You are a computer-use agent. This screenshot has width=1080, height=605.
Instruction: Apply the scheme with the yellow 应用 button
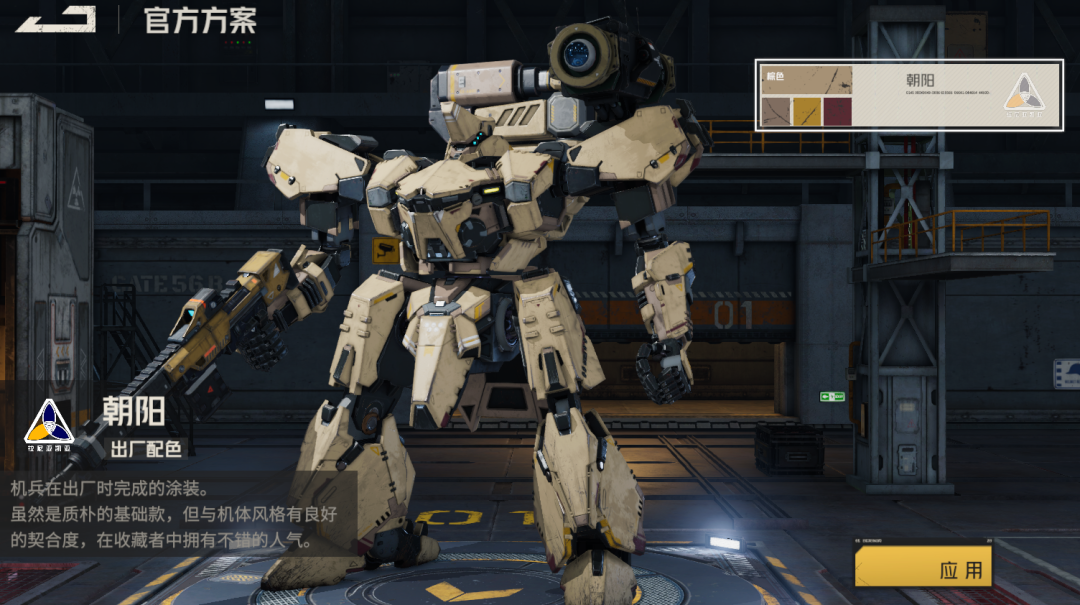[924, 569]
